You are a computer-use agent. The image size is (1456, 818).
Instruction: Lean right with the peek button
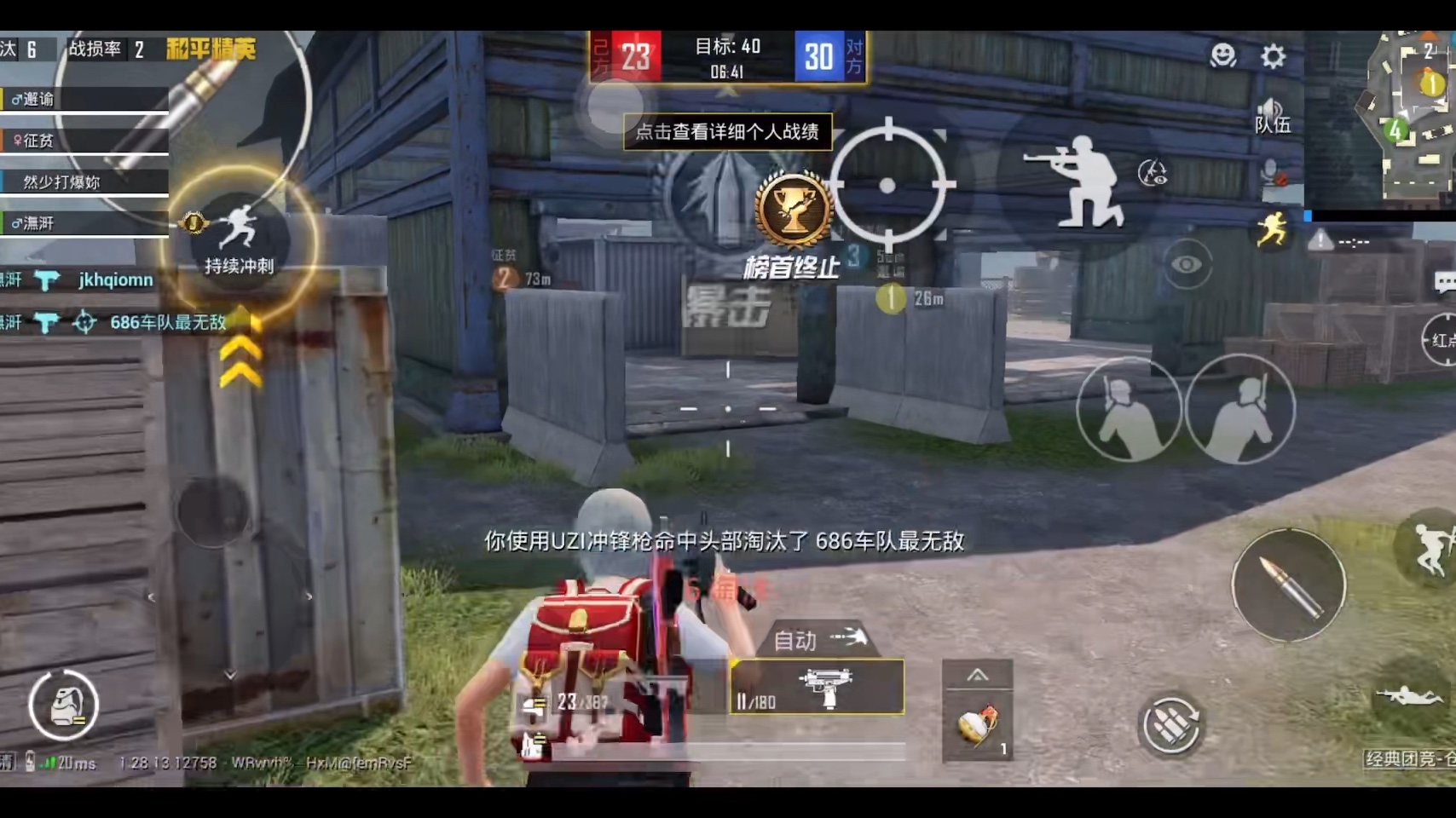[x=1240, y=411]
